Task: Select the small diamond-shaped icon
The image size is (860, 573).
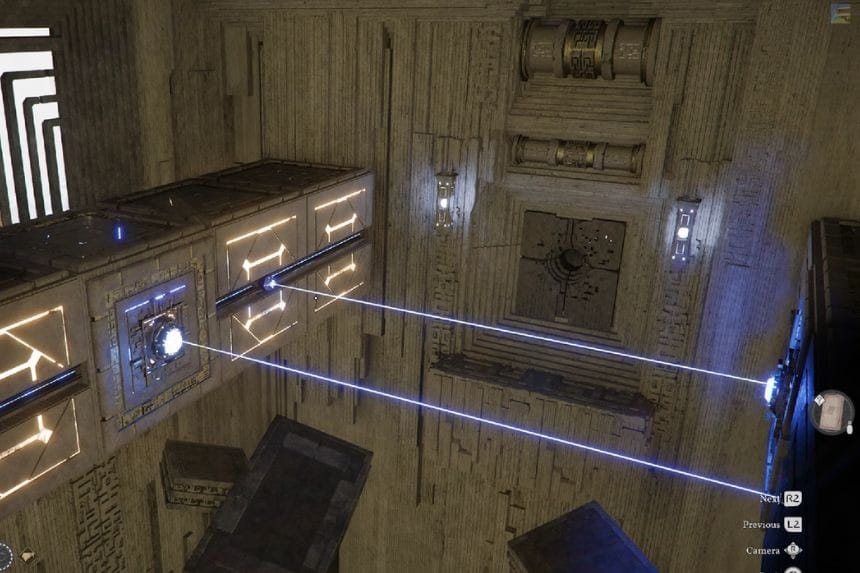Action: tap(27, 556)
